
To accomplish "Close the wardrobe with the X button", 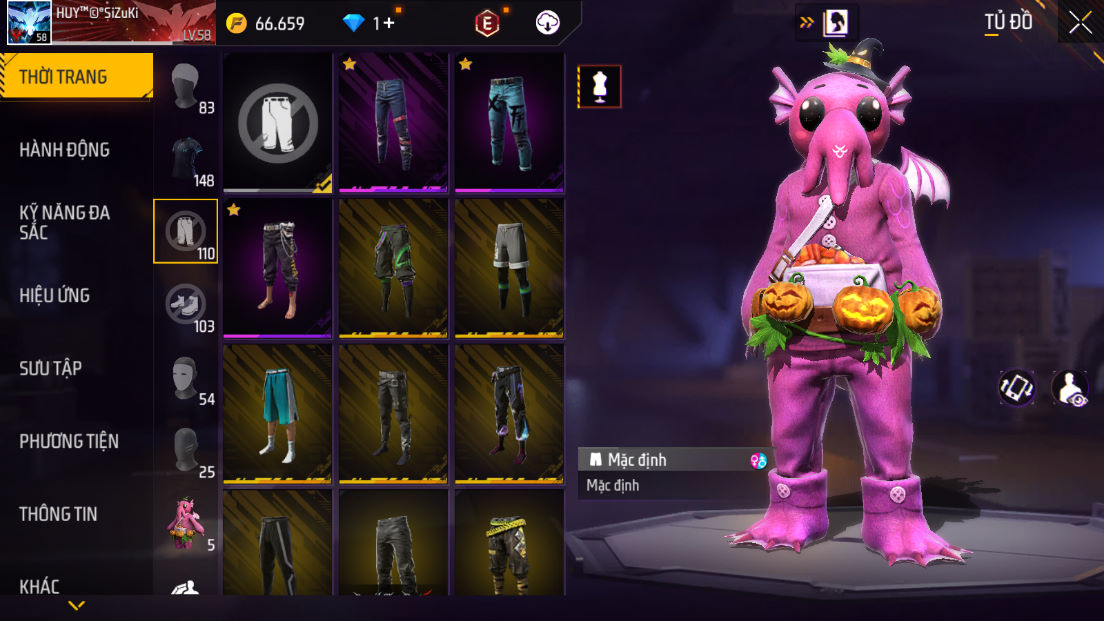I will 1080,23.
